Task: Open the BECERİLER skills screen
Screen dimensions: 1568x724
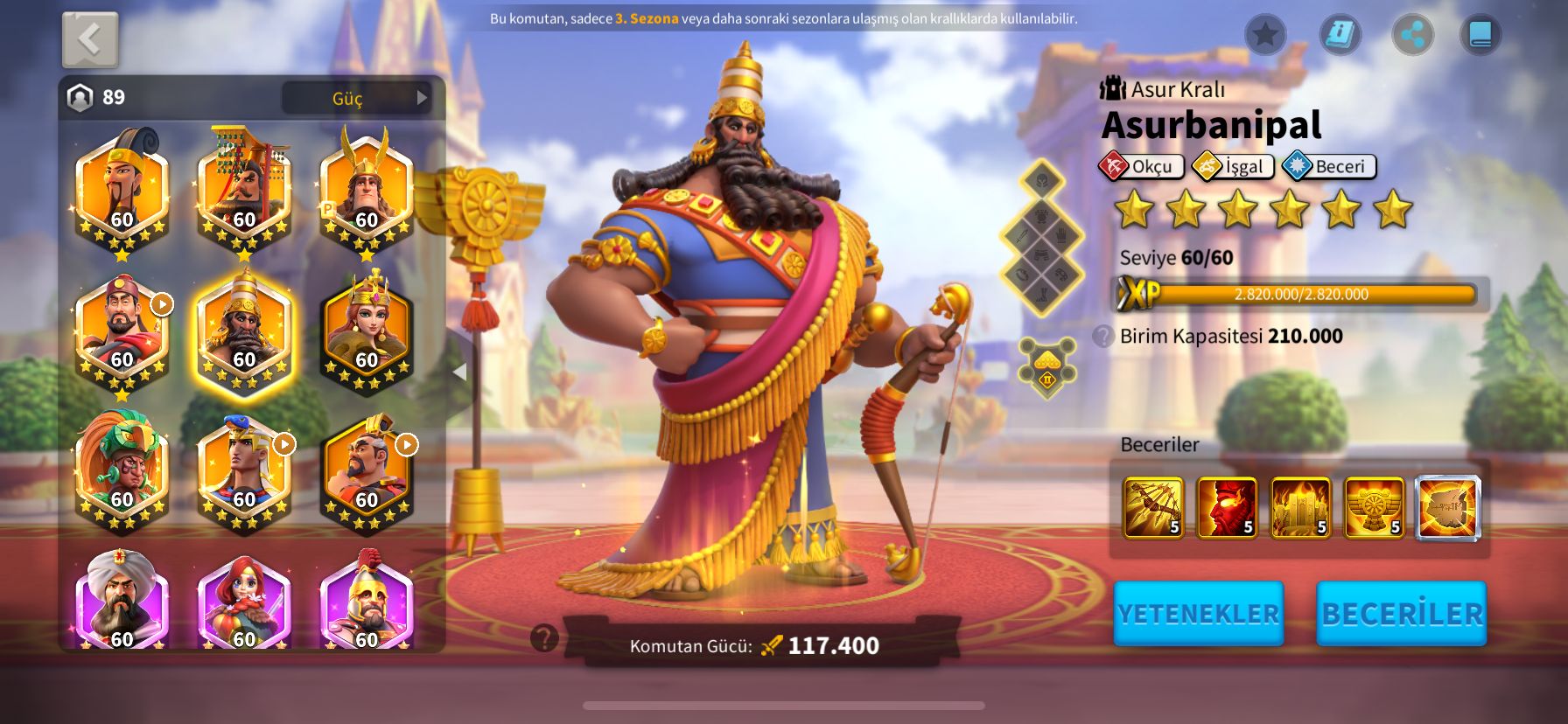Action: coord(1401,614)
